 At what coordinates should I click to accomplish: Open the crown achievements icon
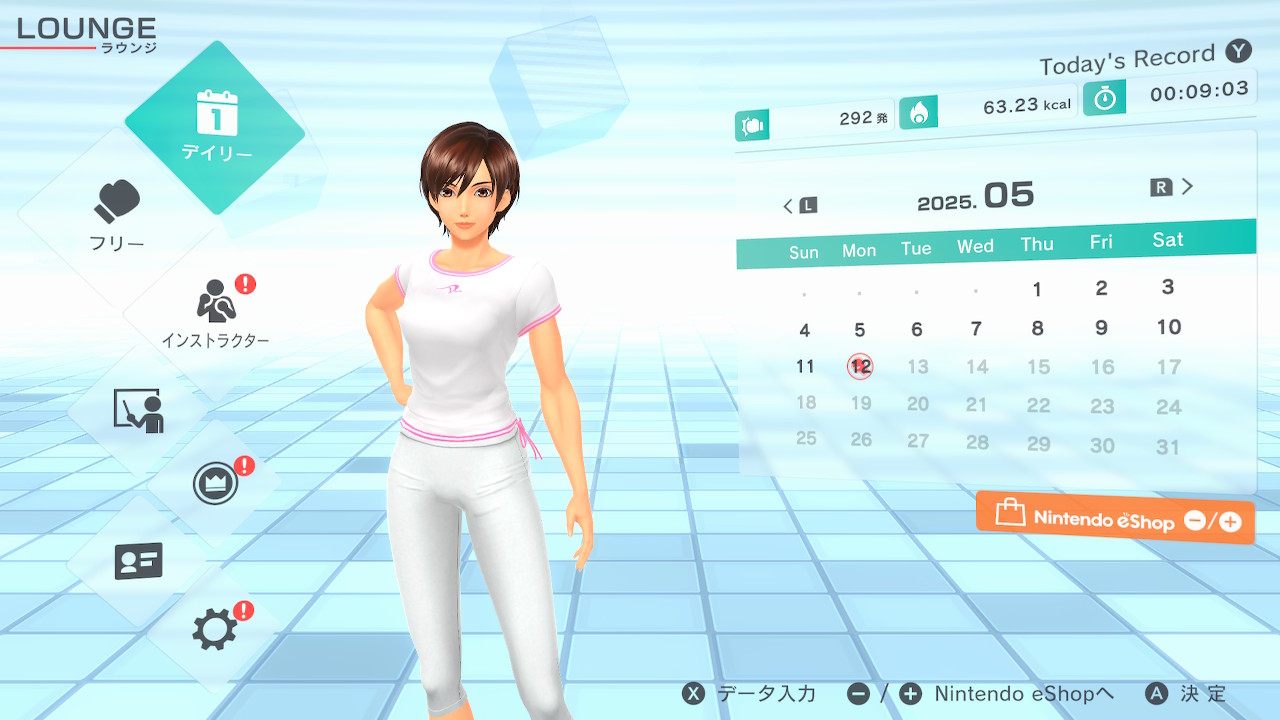coord(216,485)
